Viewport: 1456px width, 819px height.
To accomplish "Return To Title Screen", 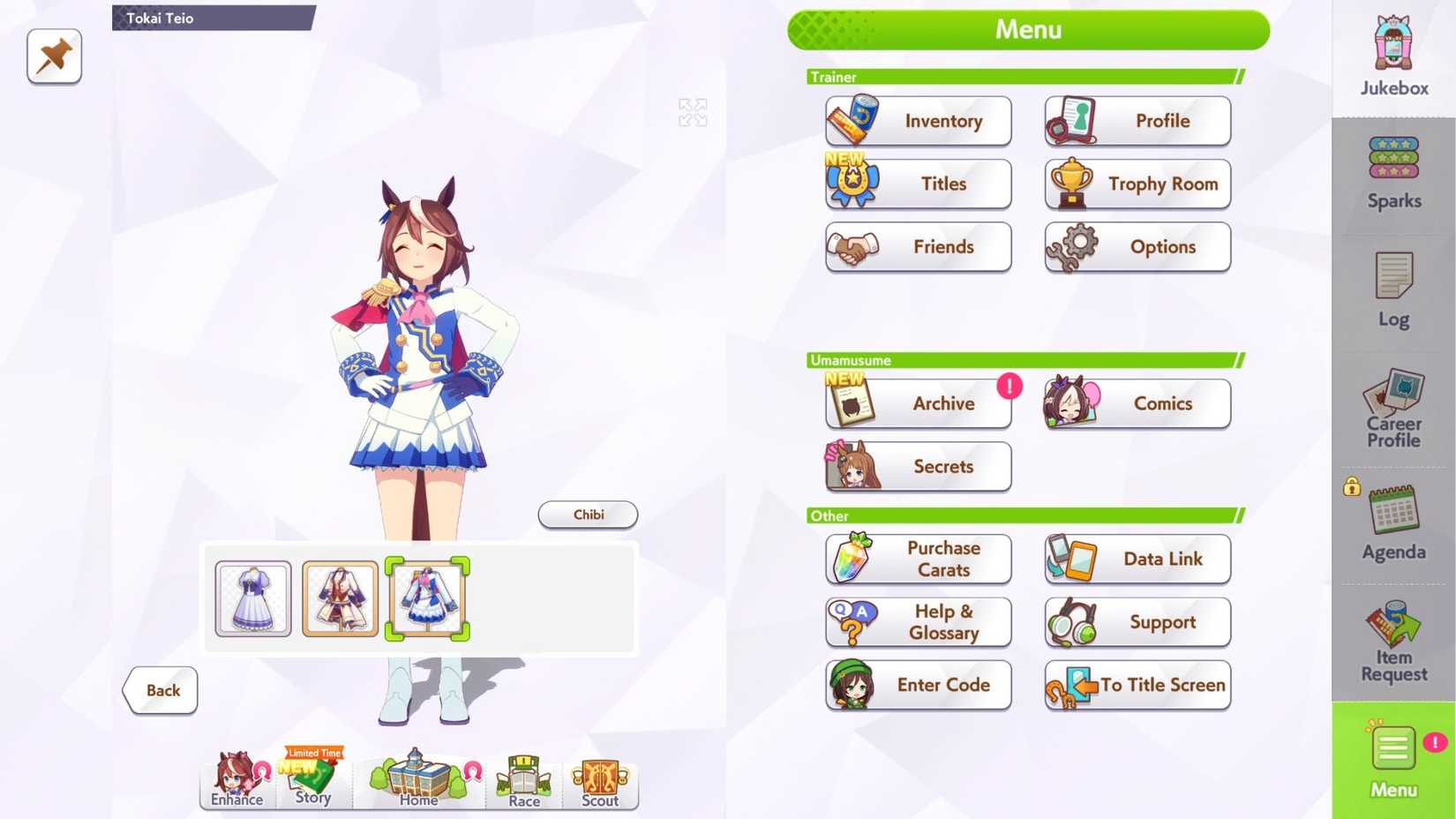I will coord(1137,685).
